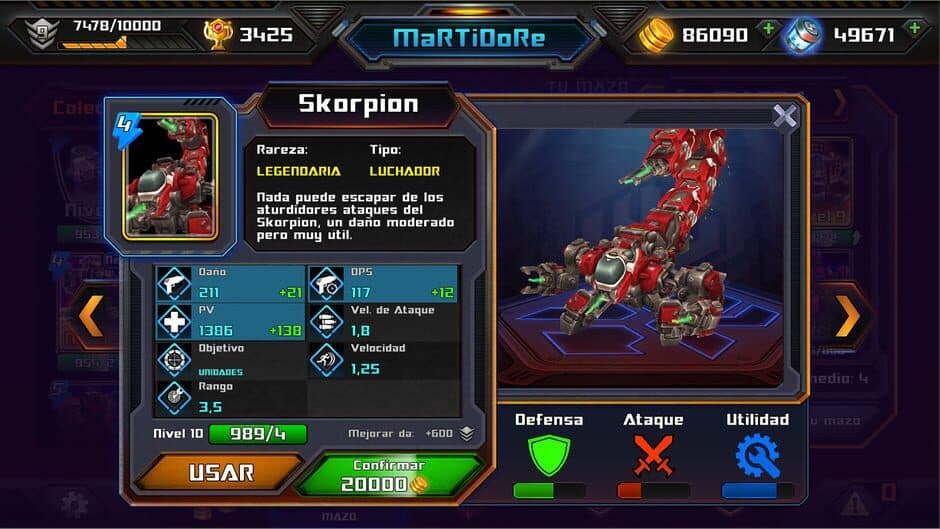Viewport: 940px width, 529px height.
Task: Go to the previous card with left arrow
Action: click(92, 316)
